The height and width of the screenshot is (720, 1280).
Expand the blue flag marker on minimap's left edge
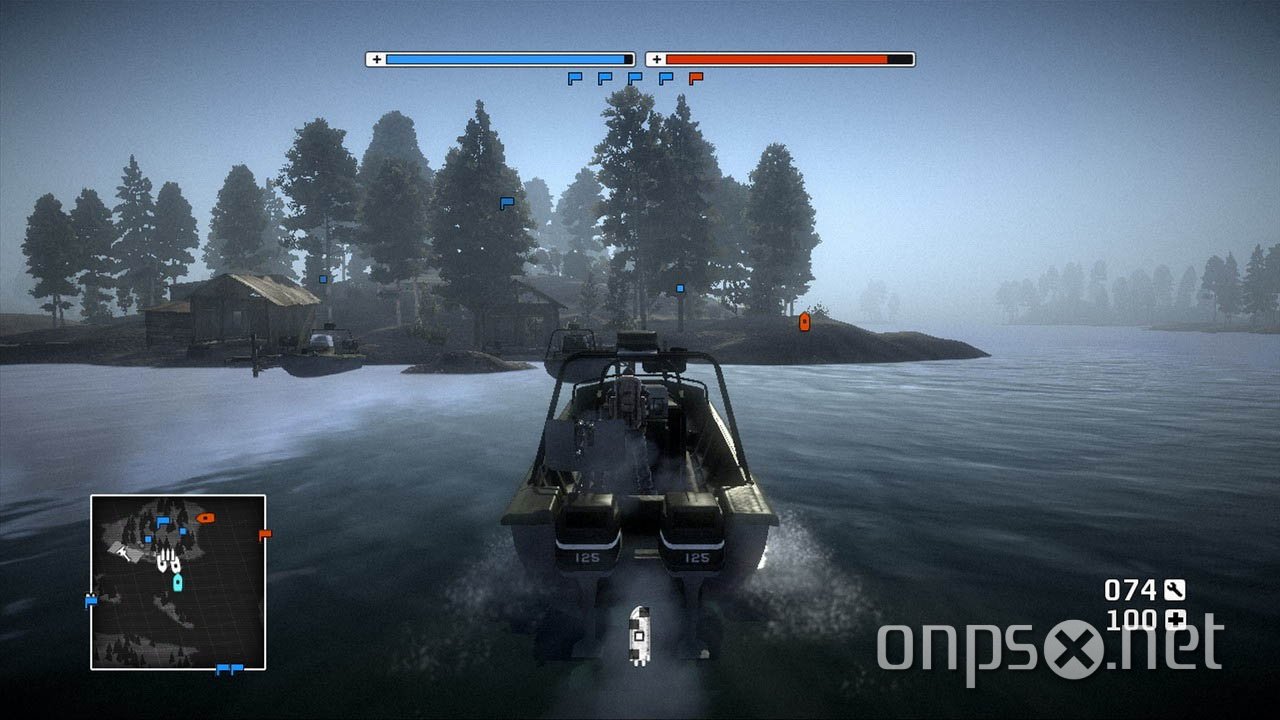point(90,598)
